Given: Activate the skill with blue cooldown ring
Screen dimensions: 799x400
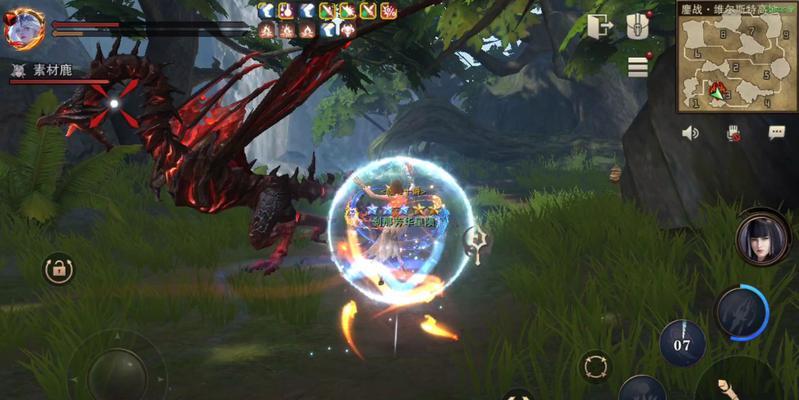Looking at the screenshot, I should (x=742, y=312).
